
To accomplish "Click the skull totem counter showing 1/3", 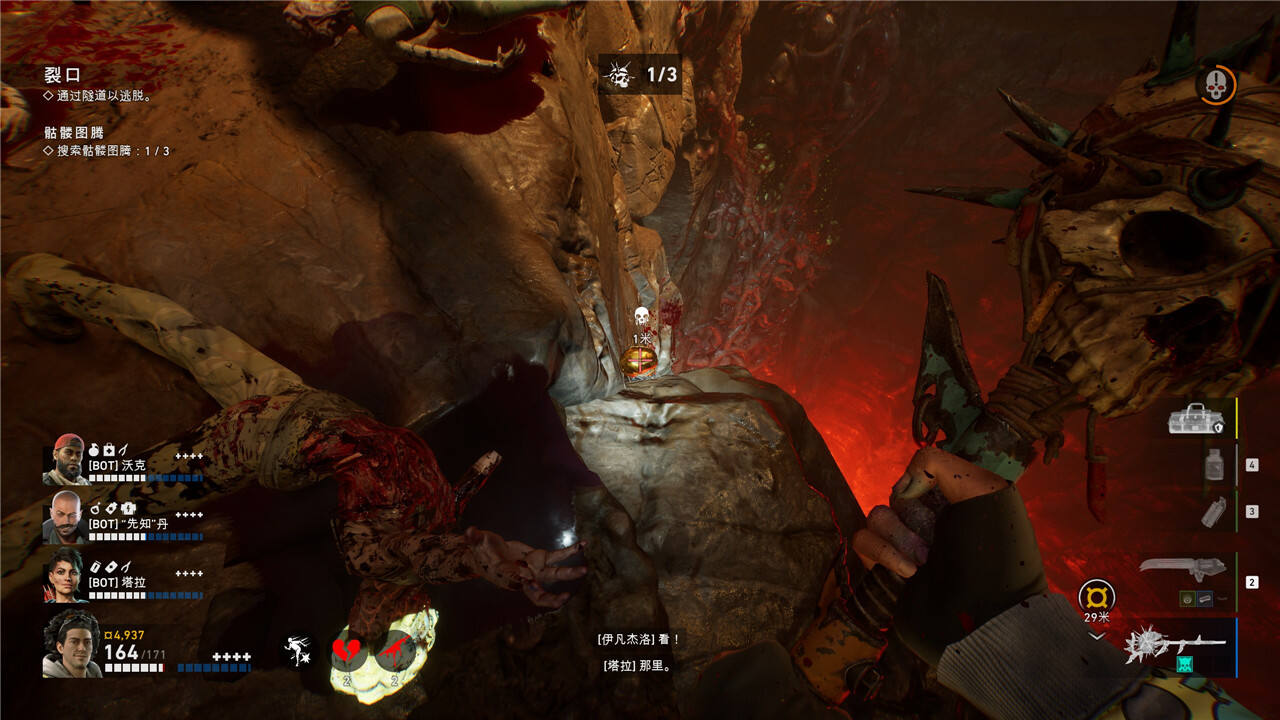I will coord(640,74).
